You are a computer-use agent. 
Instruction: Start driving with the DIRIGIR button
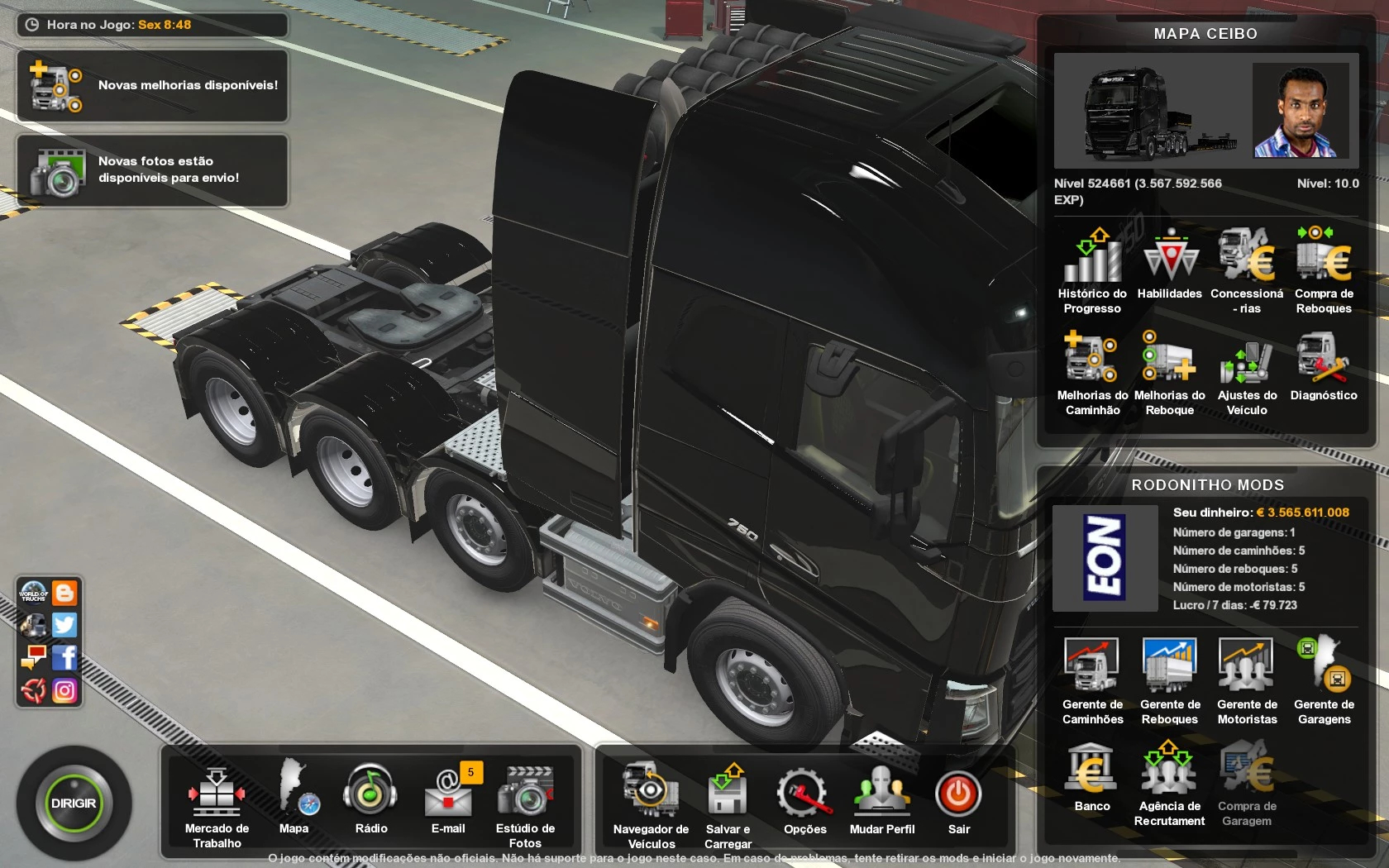click(x=74, y=804)
